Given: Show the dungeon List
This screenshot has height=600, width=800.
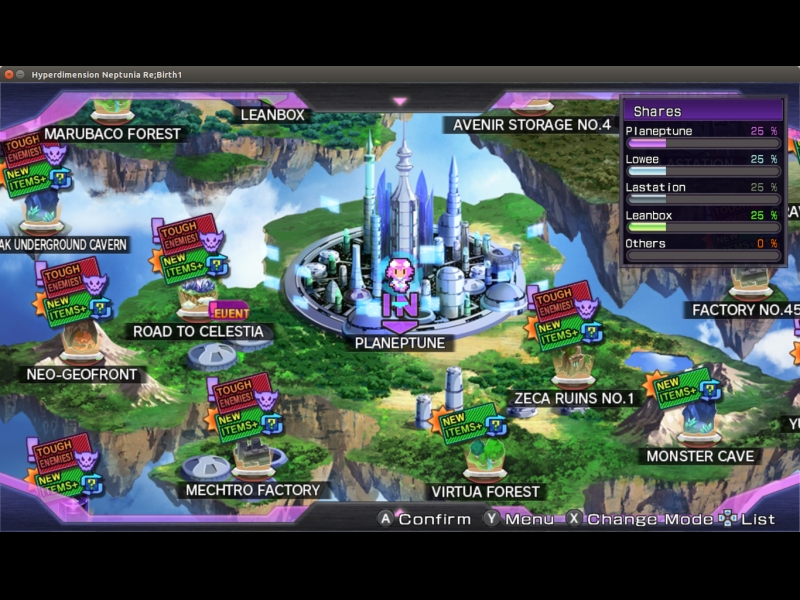Looking at the screenshot, I should tap(748, 519).
